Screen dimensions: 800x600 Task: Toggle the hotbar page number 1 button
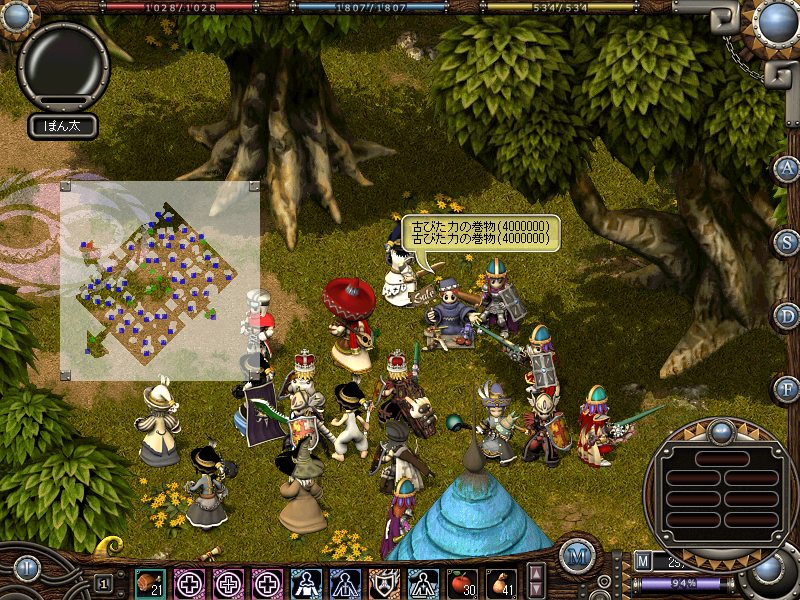tap(103, 582)
